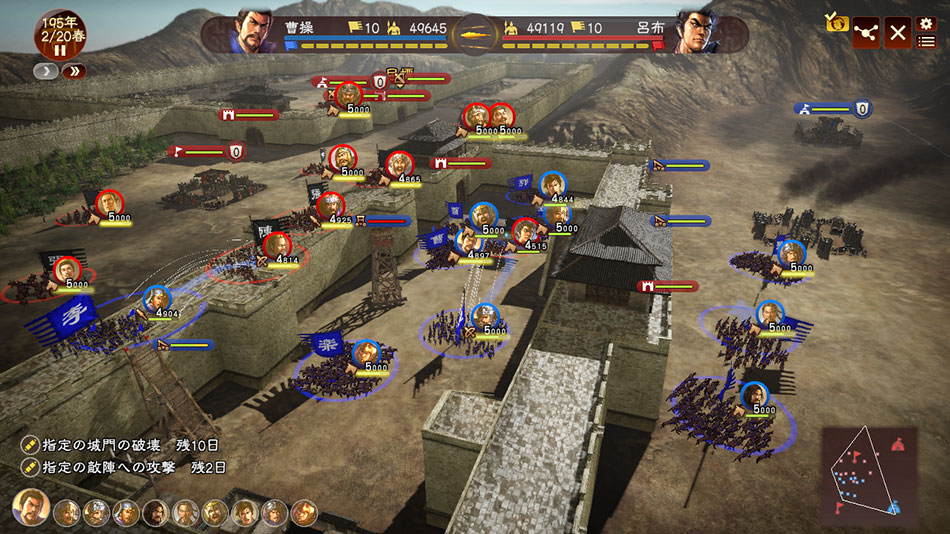
Task: Select the red enemy unit marker with 4925 troops
Action: click(331, 205)
